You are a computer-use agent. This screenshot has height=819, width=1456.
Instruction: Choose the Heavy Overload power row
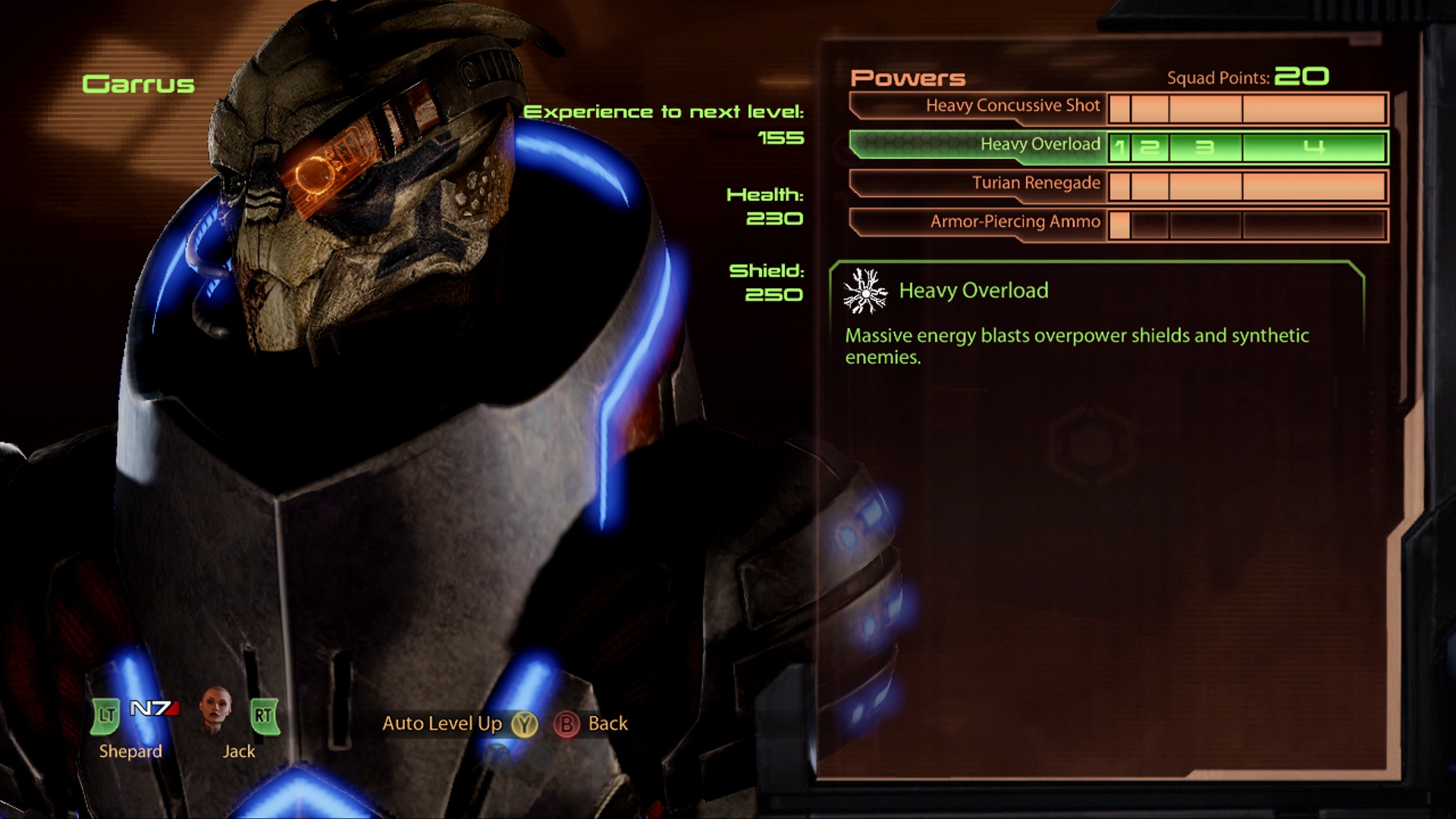1039,145
